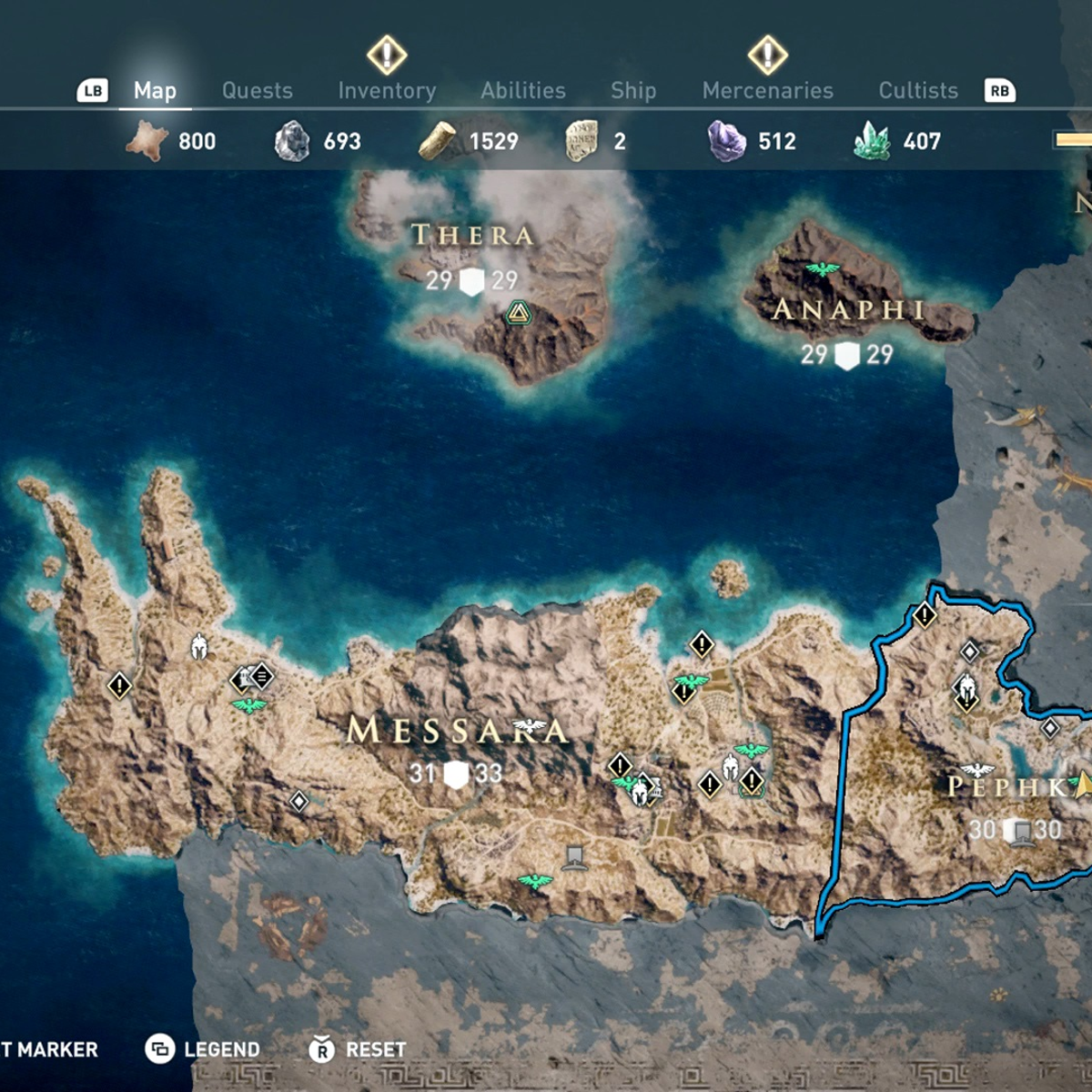Image resolution: width=1092 pixels, height=1092 pixels.
Task: Open the Mercenaries tab
Action: pos(768,90)
